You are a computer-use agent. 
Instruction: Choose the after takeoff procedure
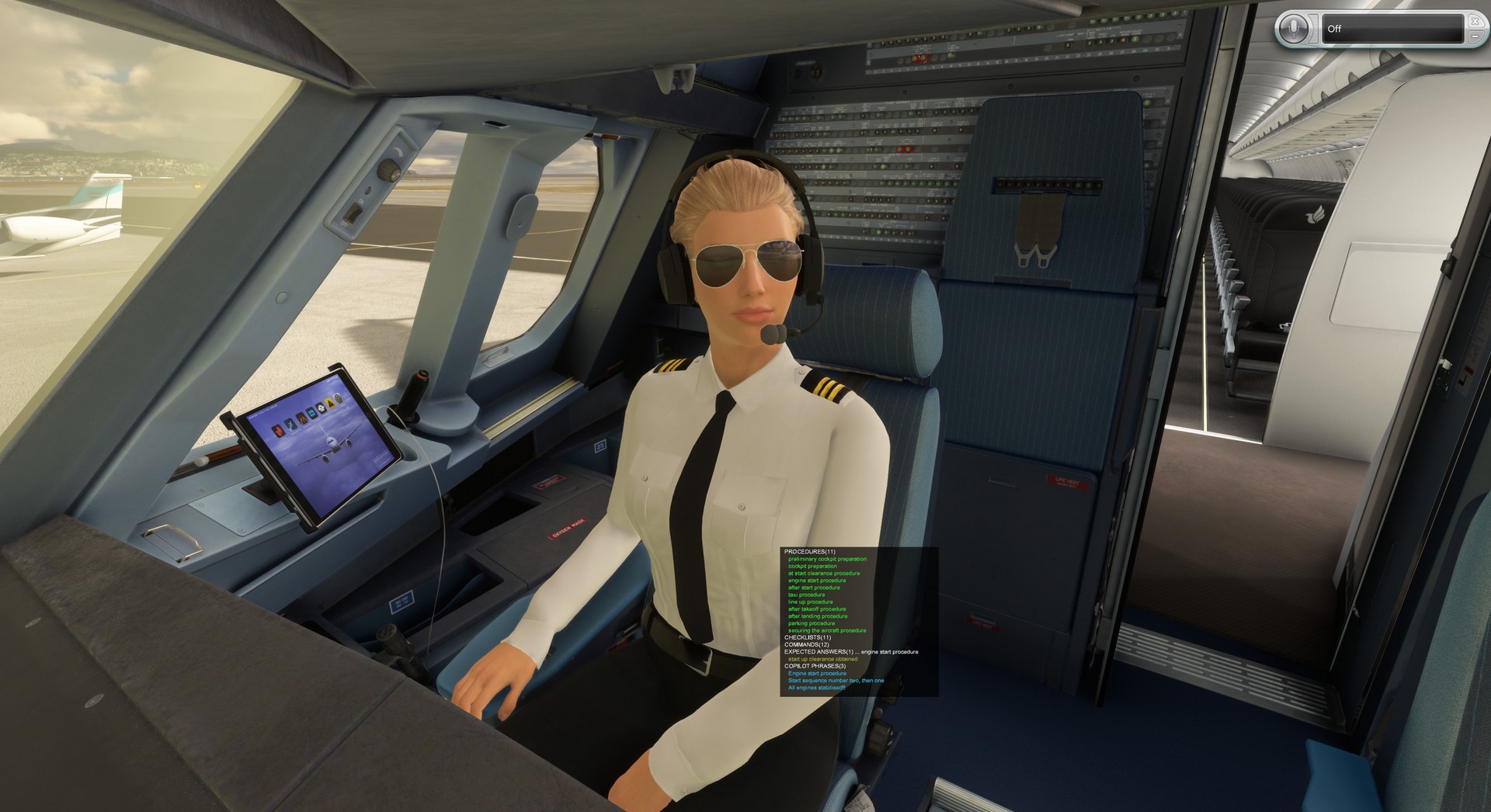click(x=817, y=609)
